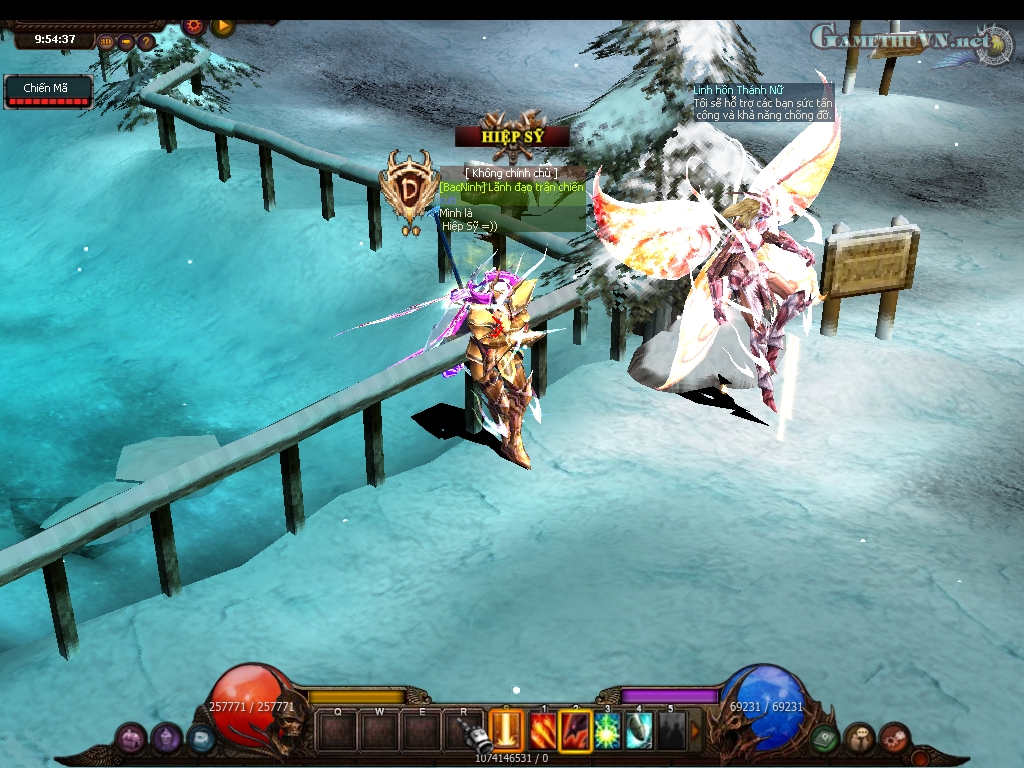Viewport: 1024px width, 768px height.
Task: Open settings with the red gear icon
Action: tap(194, 25)
